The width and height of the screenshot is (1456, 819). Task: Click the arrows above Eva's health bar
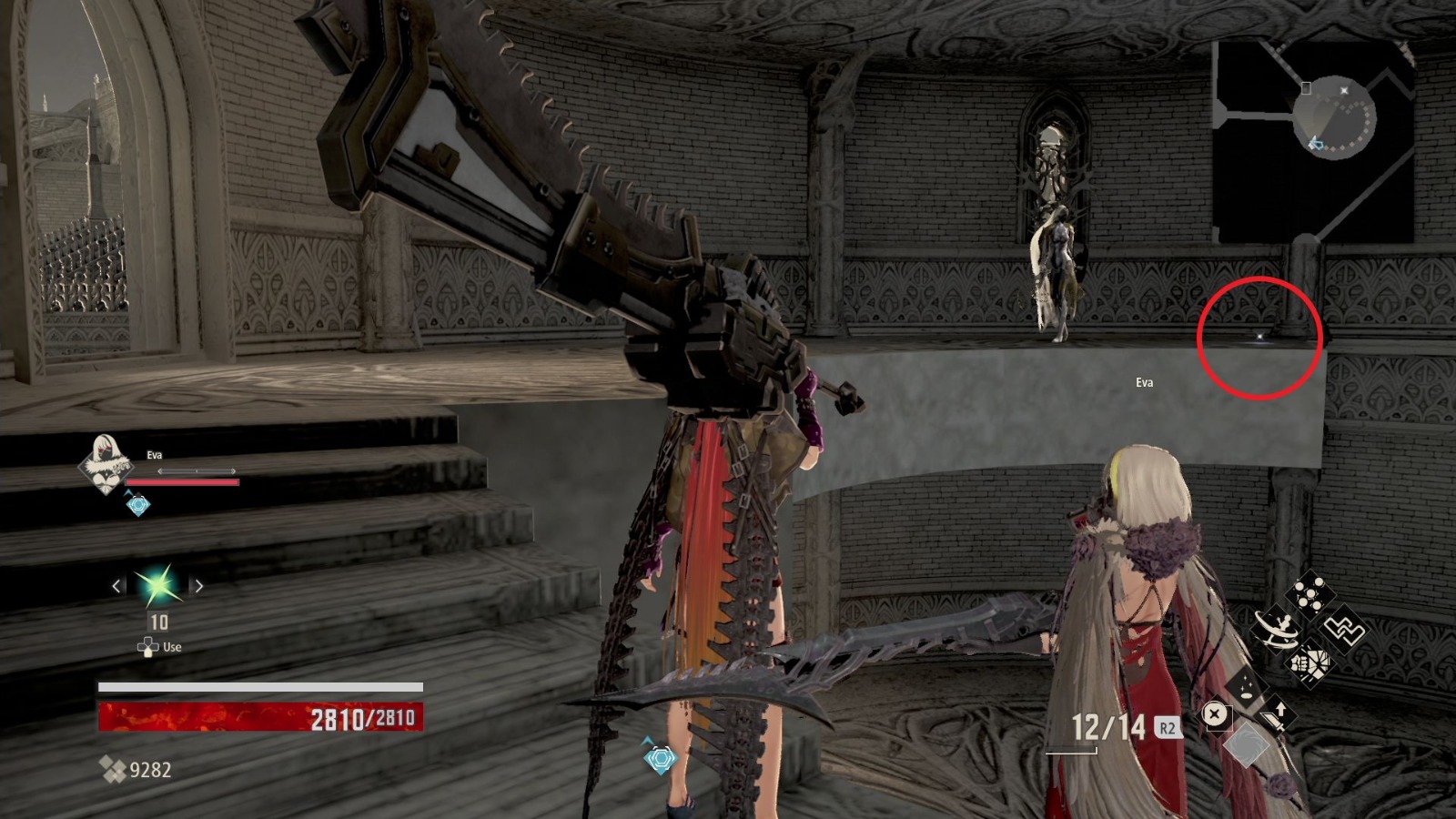coord(197,471)
